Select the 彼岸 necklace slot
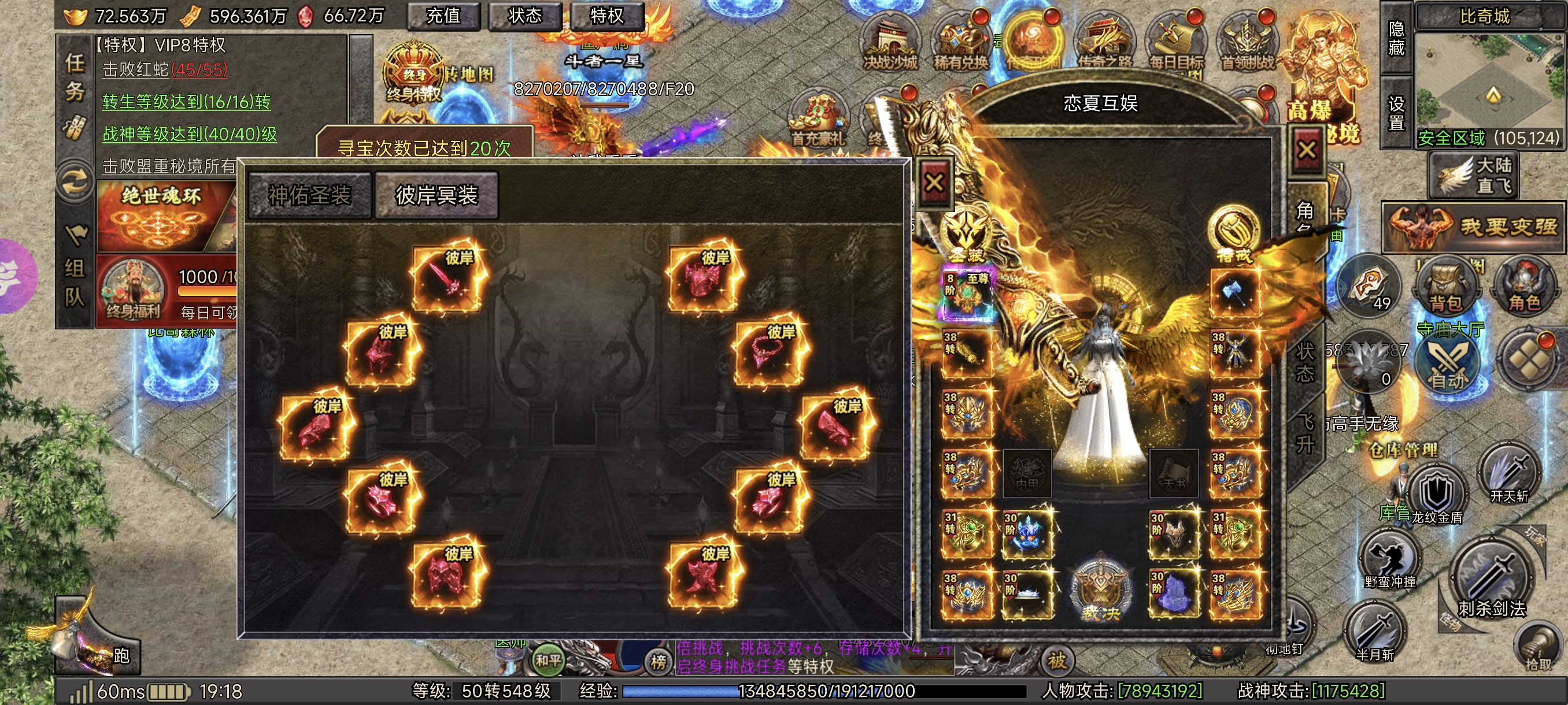1568x705 pixels. click(771, 354)
